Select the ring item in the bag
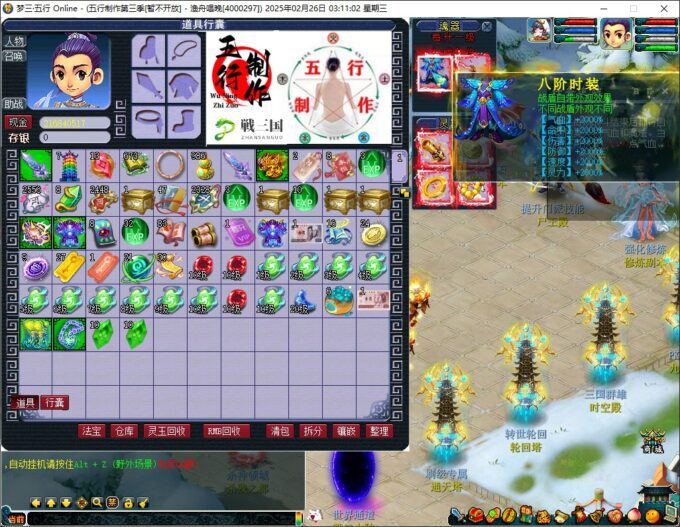 170,165
